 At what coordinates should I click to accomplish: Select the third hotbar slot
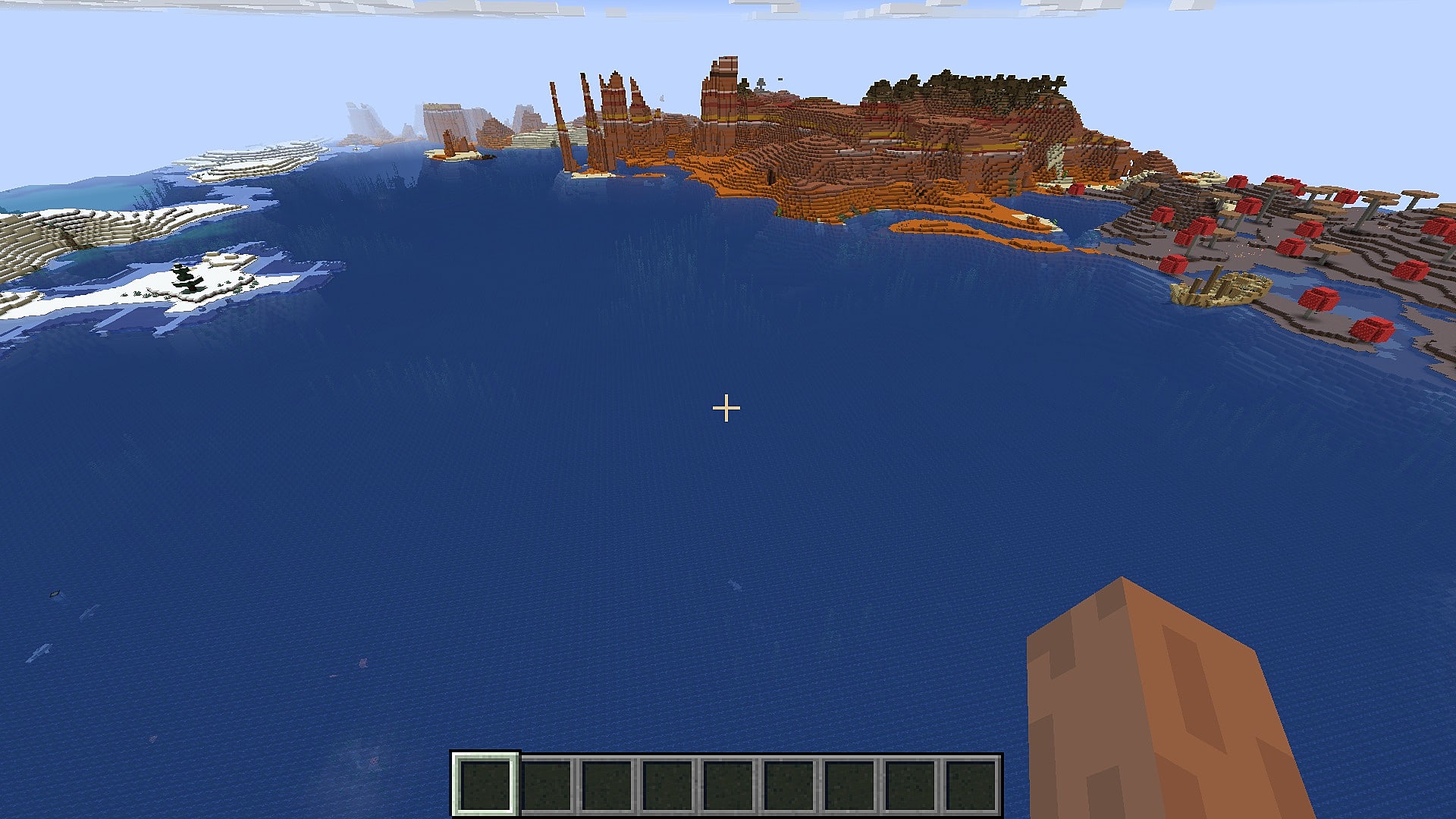pyautogui.click(x=605, y=781)
